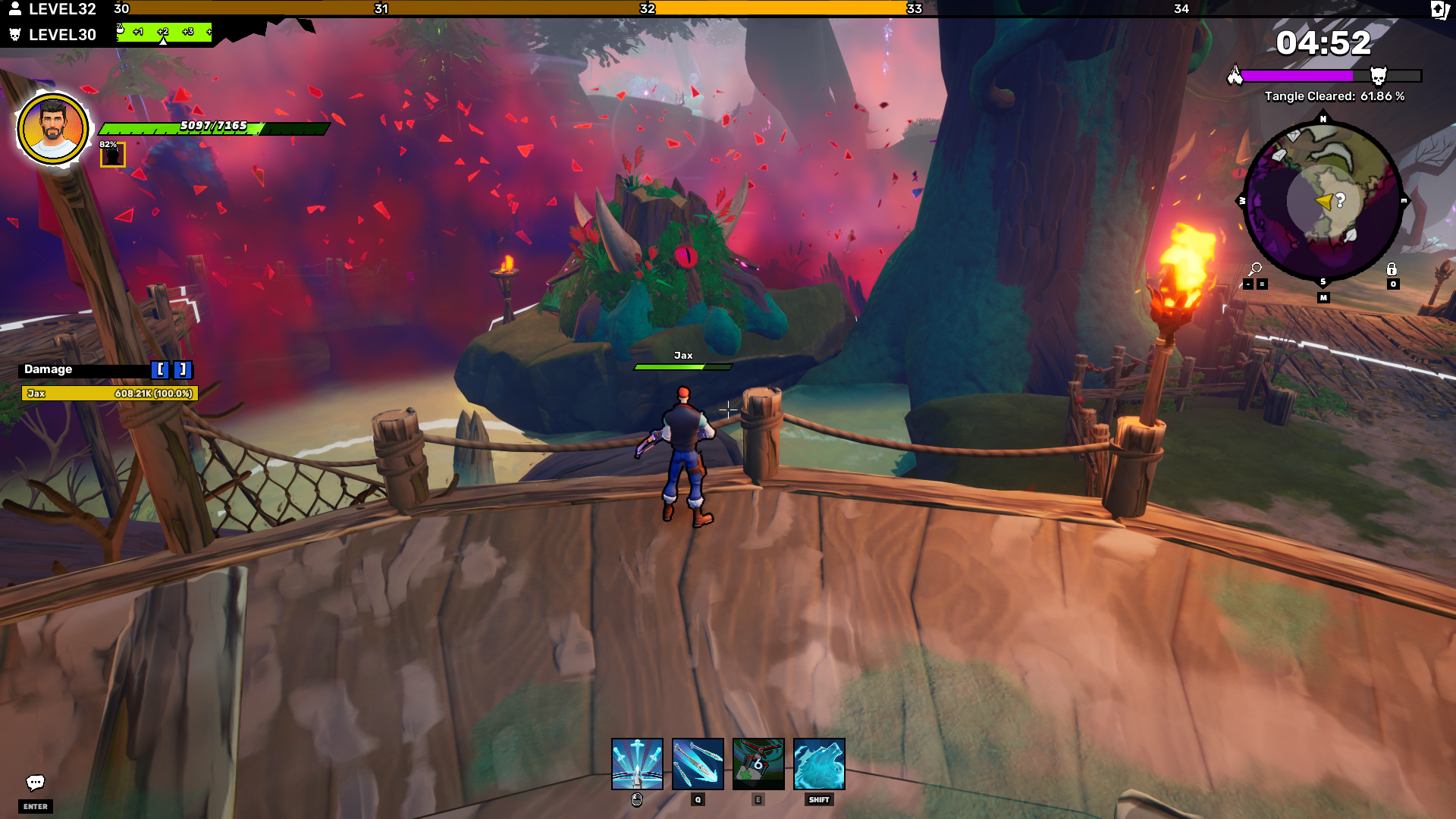The image size is (1456, 819).
Task: Switch Damage panel to next stat
Action: pos(183,369)
